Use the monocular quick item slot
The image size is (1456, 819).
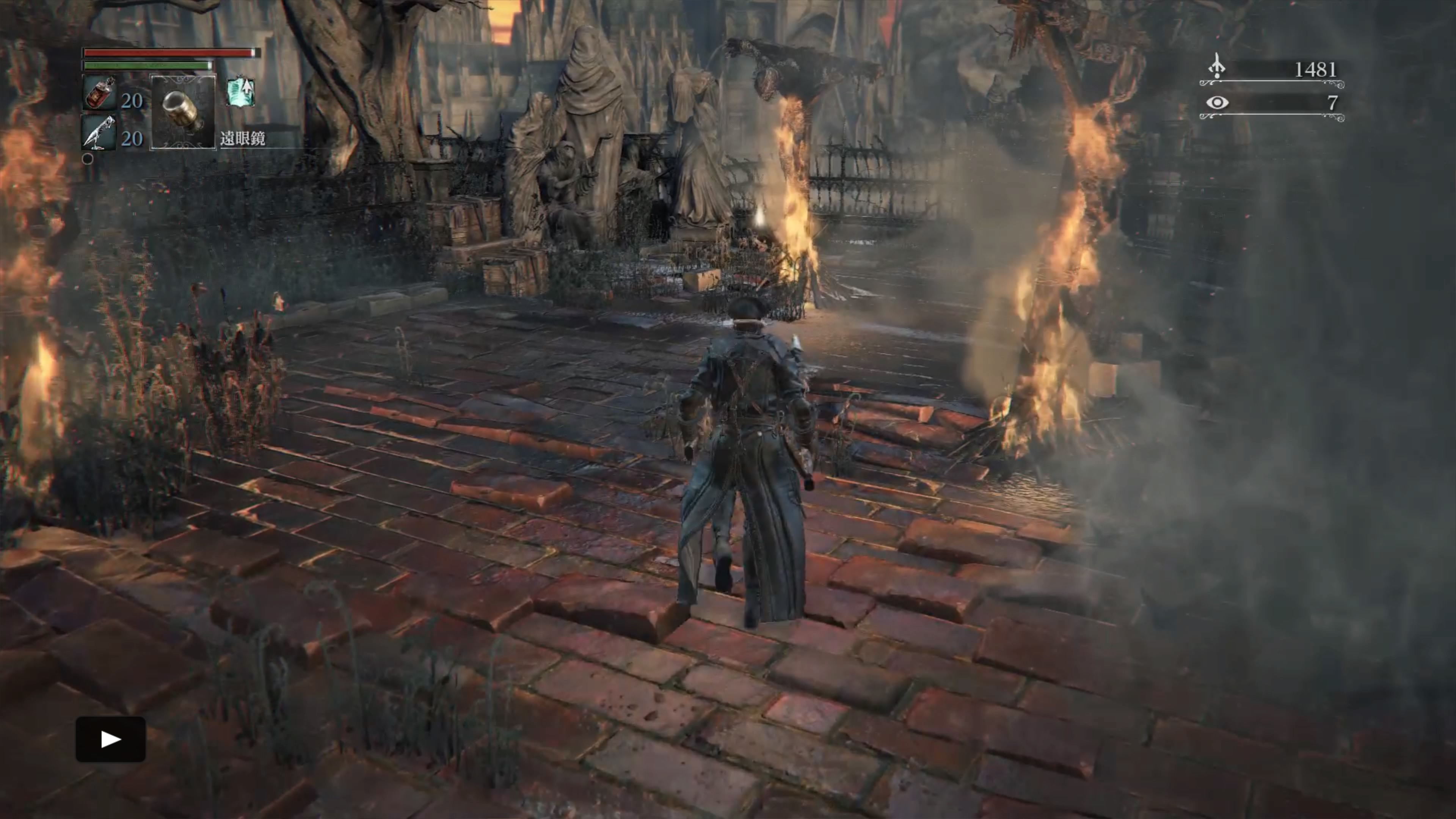(183, 112)
